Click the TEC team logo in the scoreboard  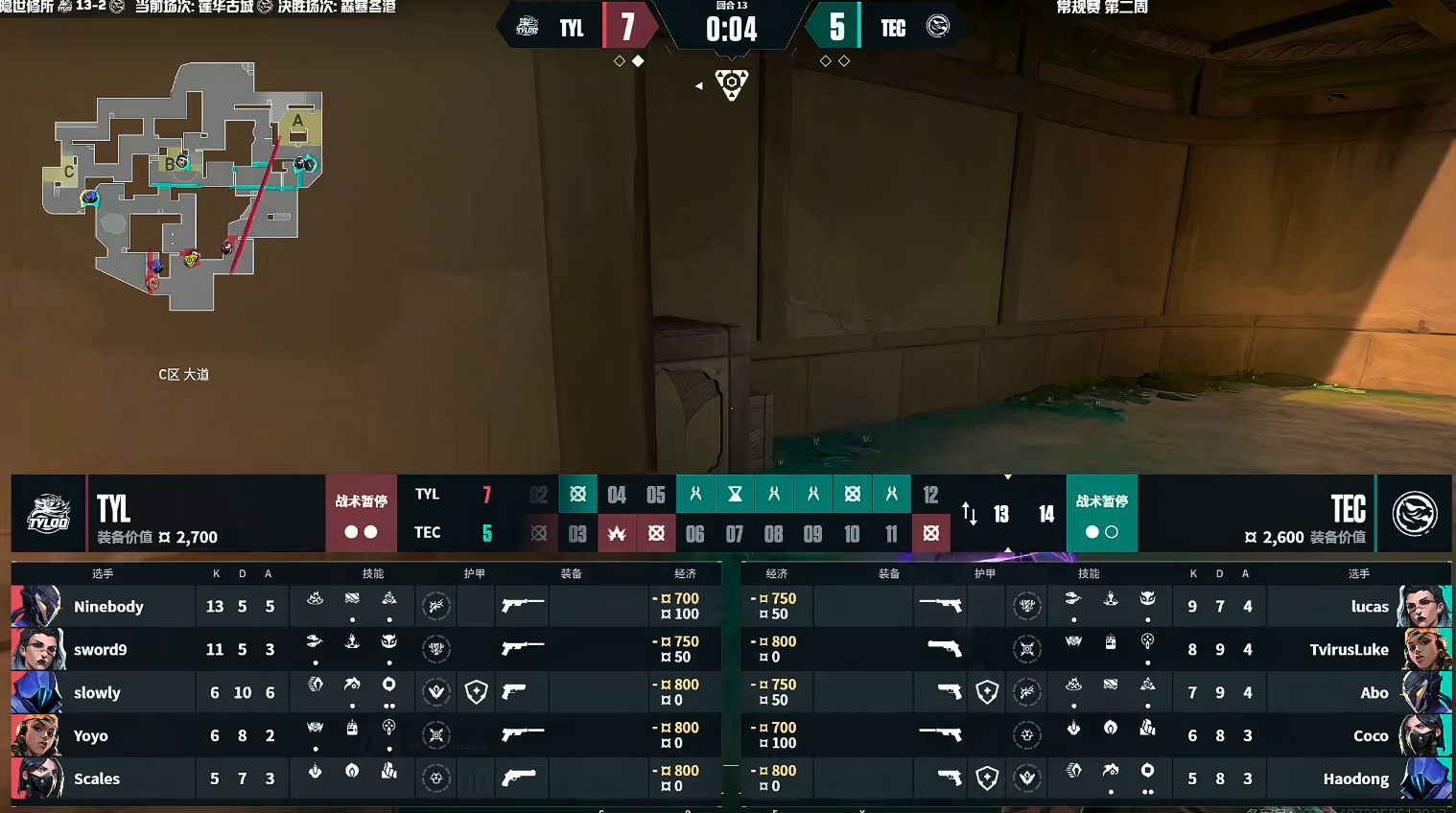(1414, 514)
